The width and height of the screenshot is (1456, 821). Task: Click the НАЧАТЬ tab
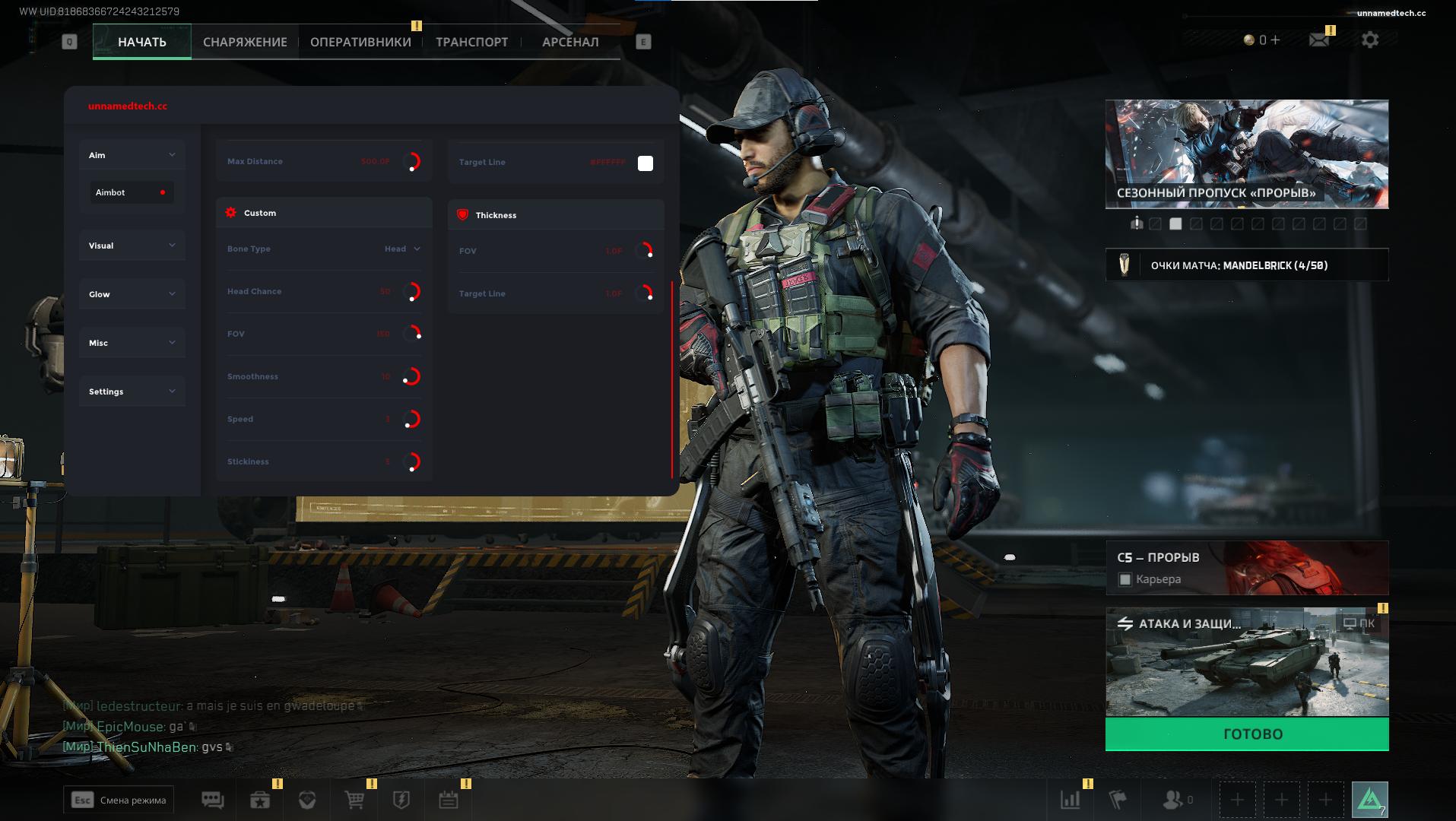(142, 42)
